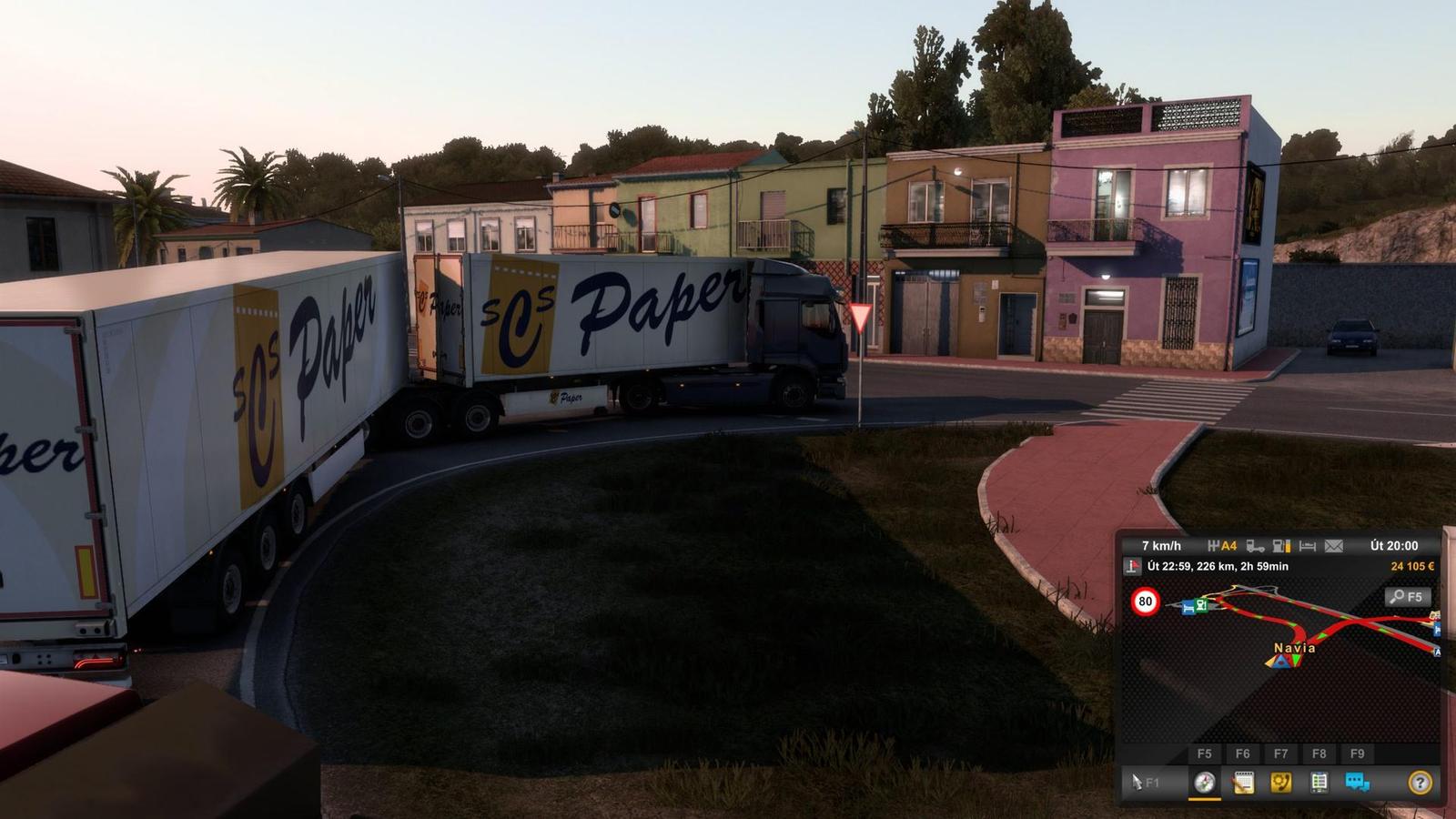Open the GPS navigation compass icon
The image size is (1456, 819).
pos(1204,784)
